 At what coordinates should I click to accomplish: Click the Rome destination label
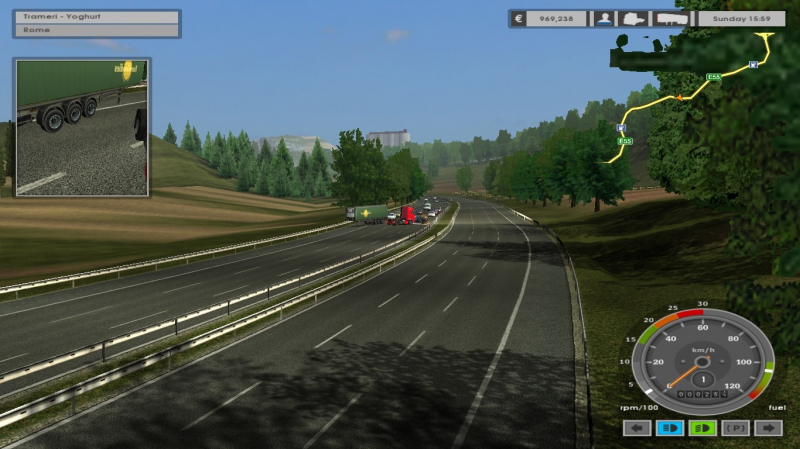pyautogui.click(x=97, y=30)
